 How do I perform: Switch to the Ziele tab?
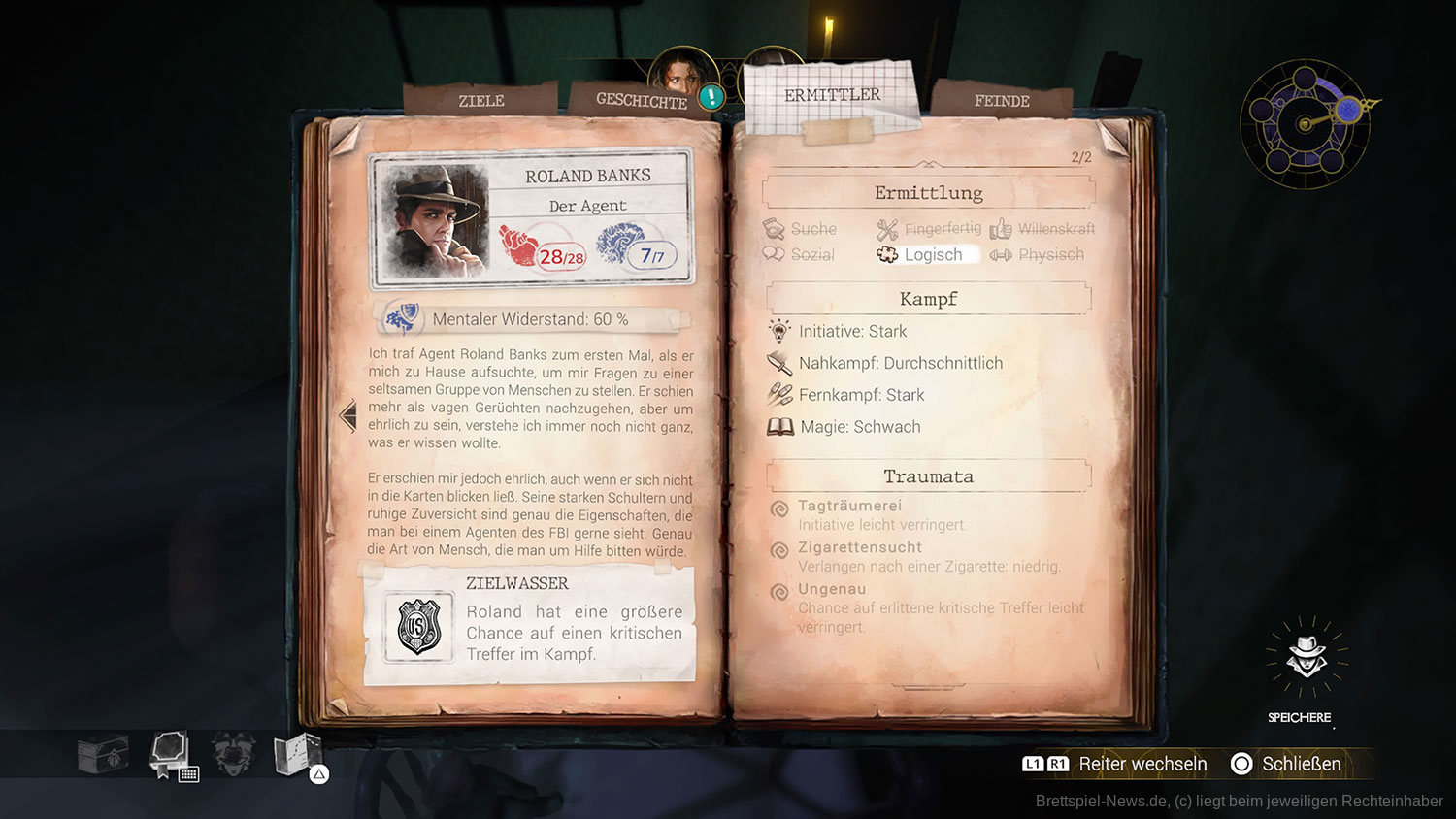click(x=480, y=101)
